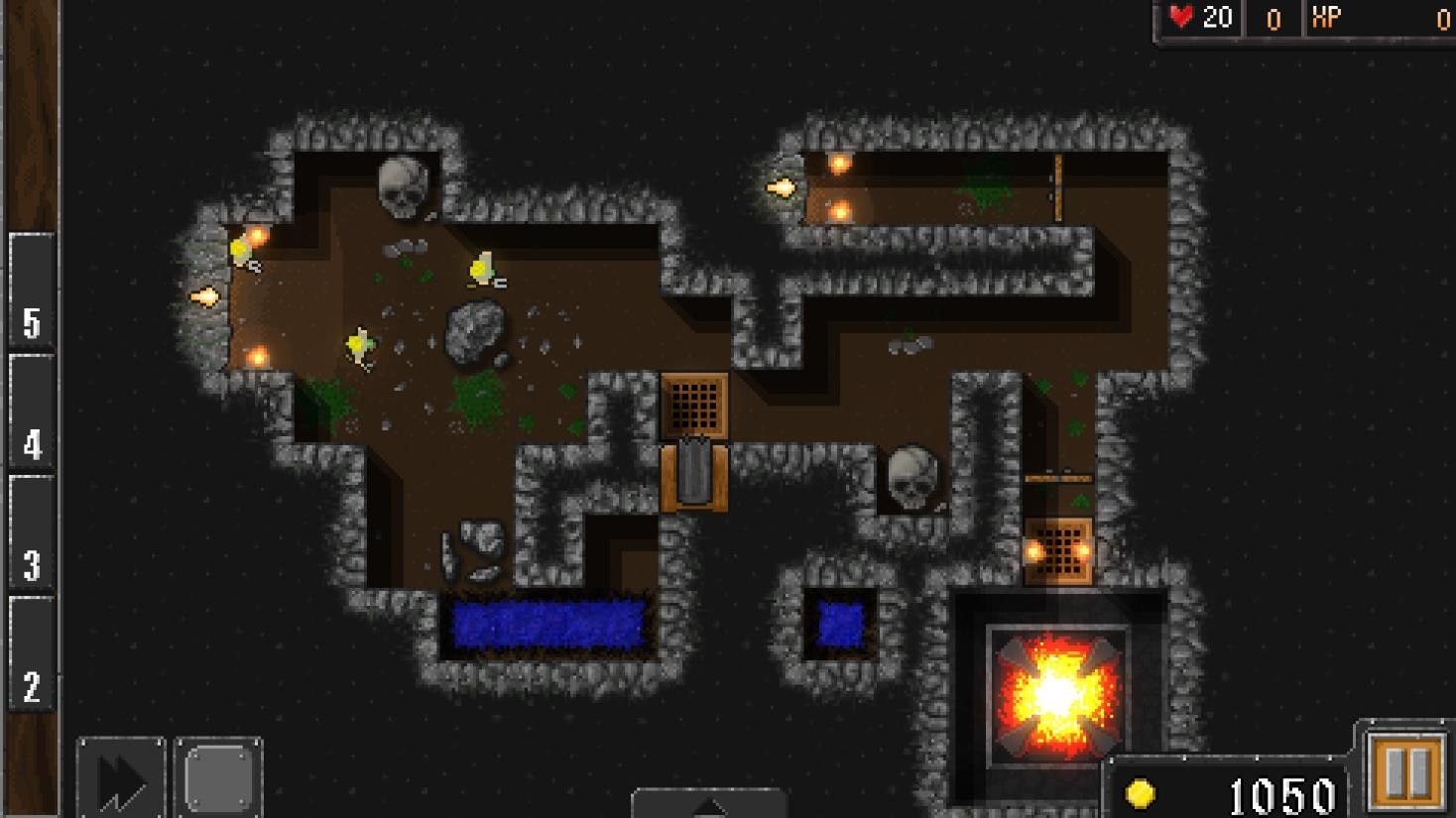1456x818 pixels.
Task: Click the gray square button beside fast-forward
Action: point(218,778)
